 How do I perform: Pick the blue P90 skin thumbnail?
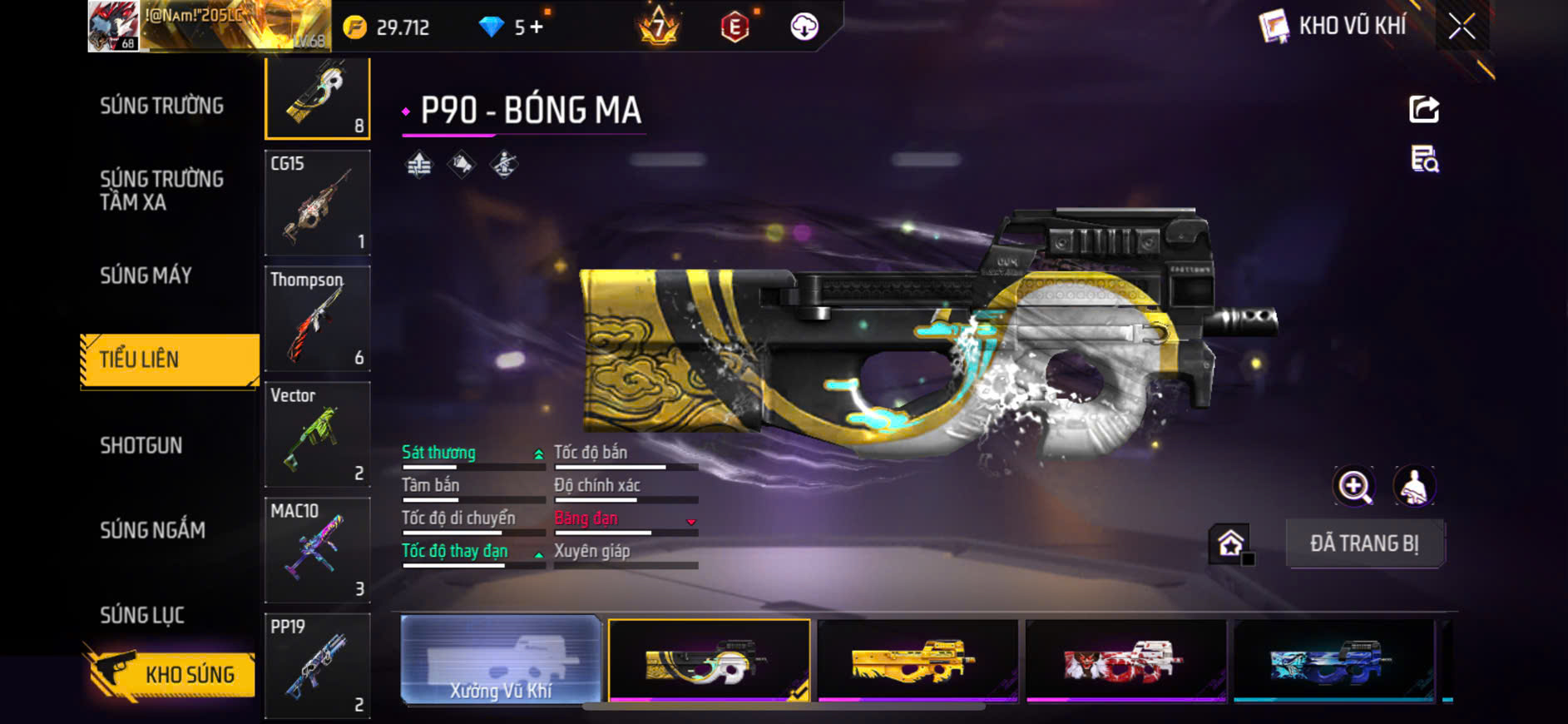point(1333,661)
